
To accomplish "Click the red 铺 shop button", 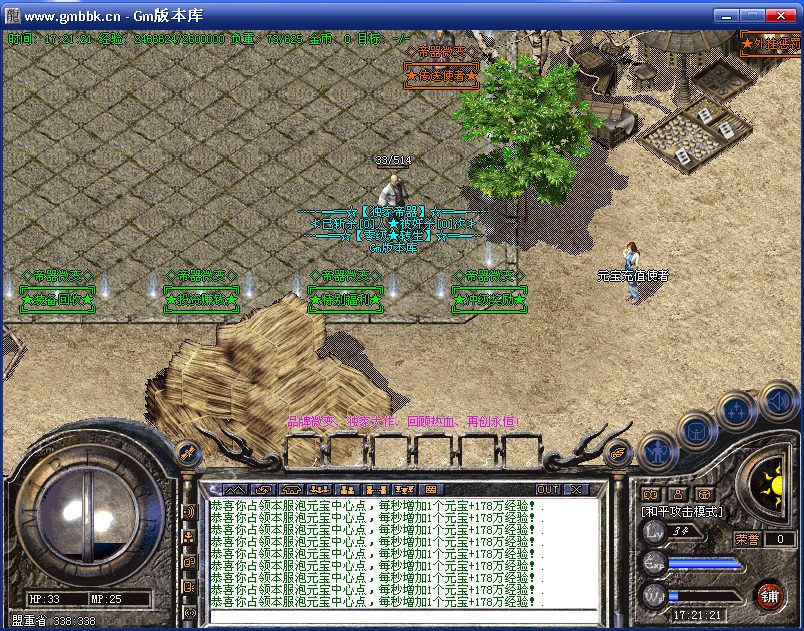I will (x=770, y=596).
